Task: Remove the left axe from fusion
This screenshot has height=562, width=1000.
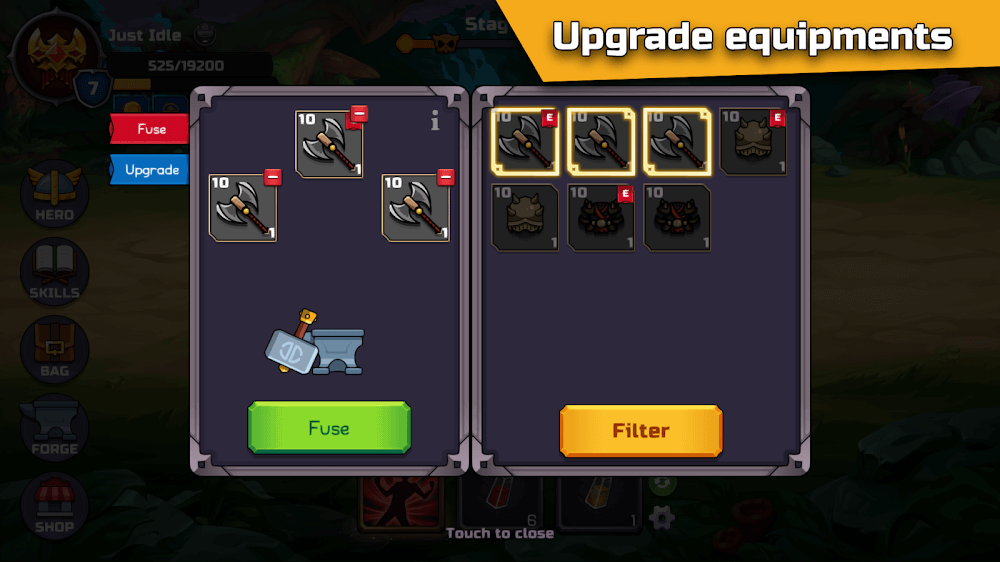Action: point(272,178)
